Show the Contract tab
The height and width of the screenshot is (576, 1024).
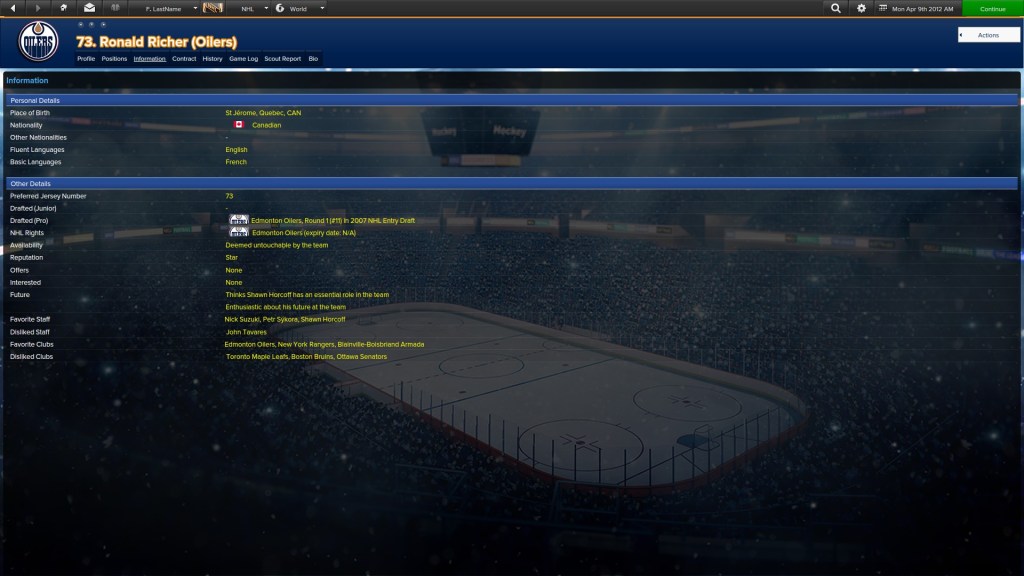[184, 59]
